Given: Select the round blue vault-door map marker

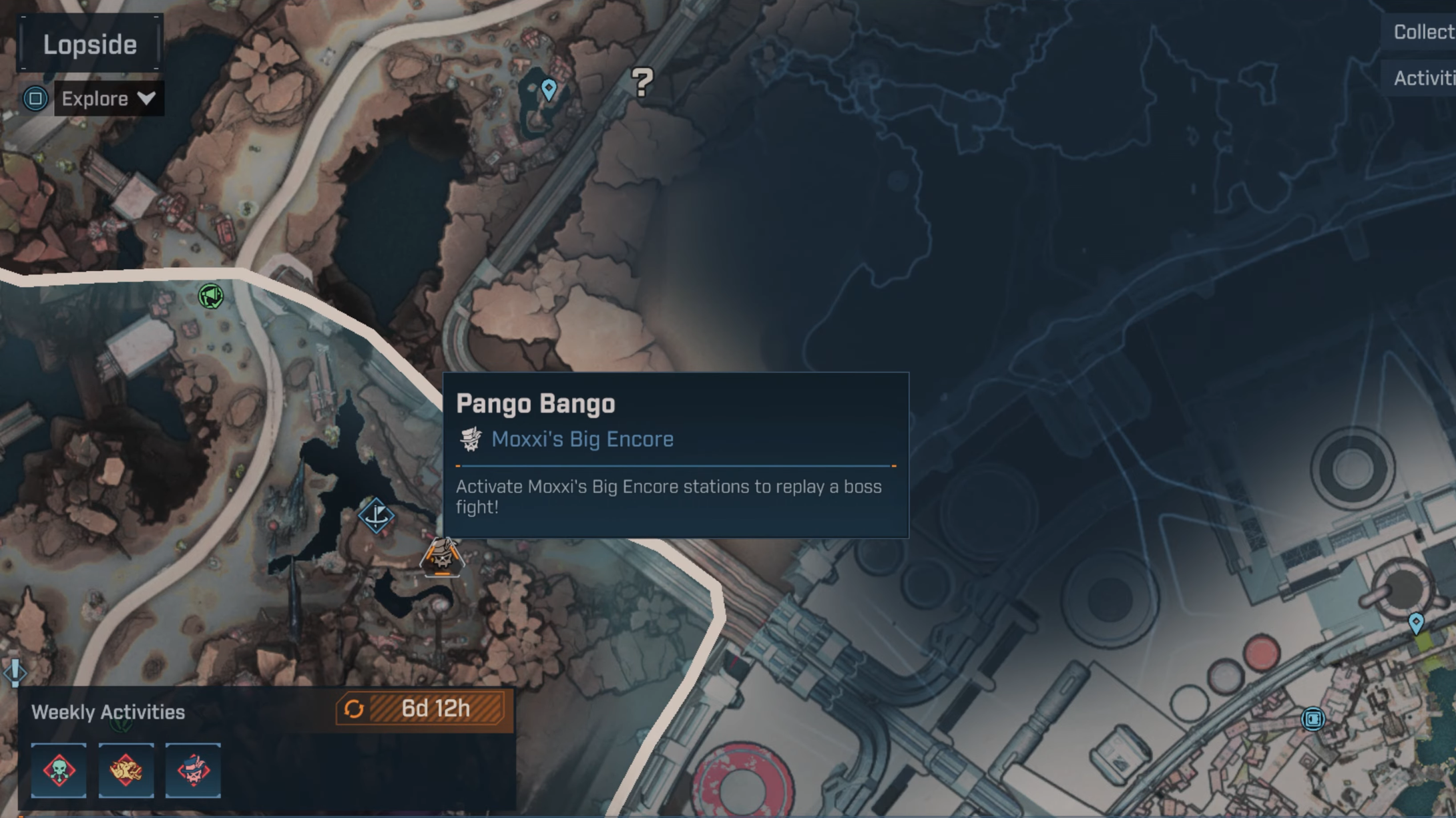Looking at the screenshot, I should [x=1312, y=719].
